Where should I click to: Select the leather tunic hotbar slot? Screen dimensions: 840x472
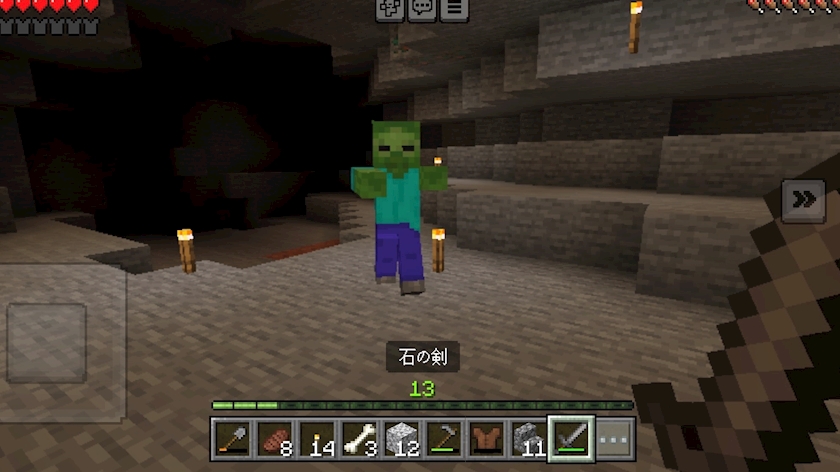pyautogui.click(x=486, y=437)
